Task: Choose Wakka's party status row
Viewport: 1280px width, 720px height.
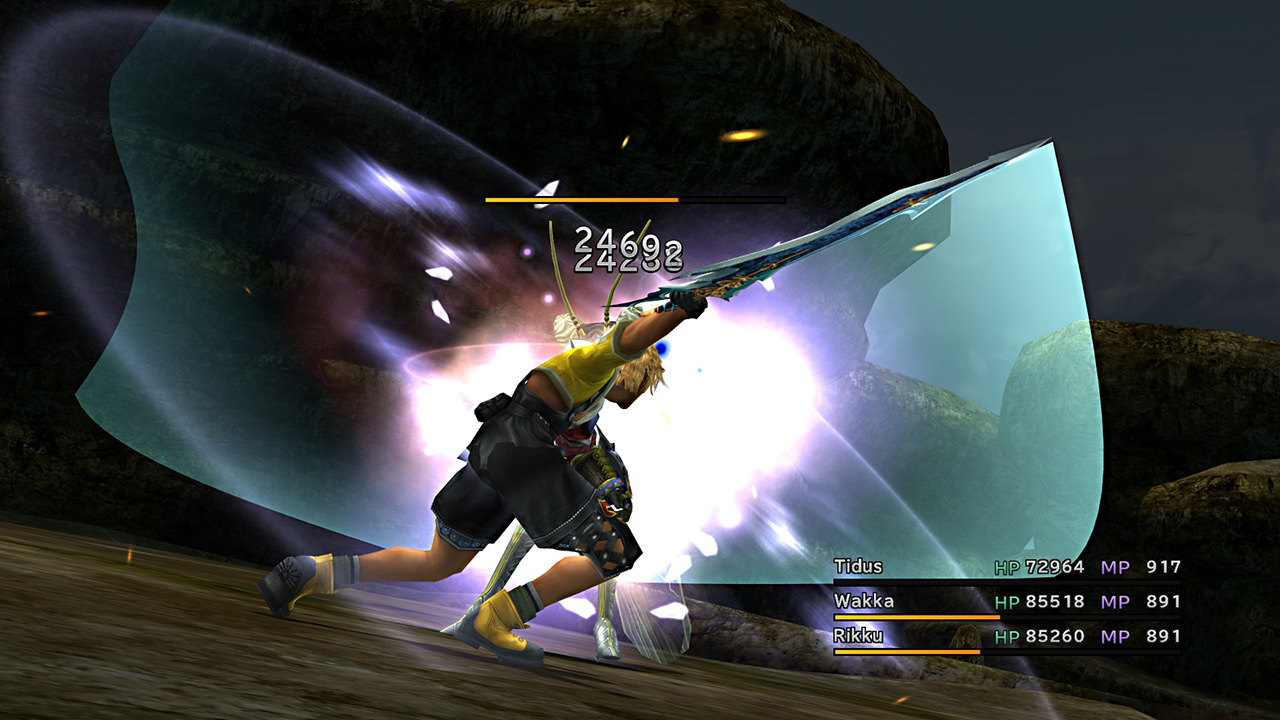Action: point(1005,602)
